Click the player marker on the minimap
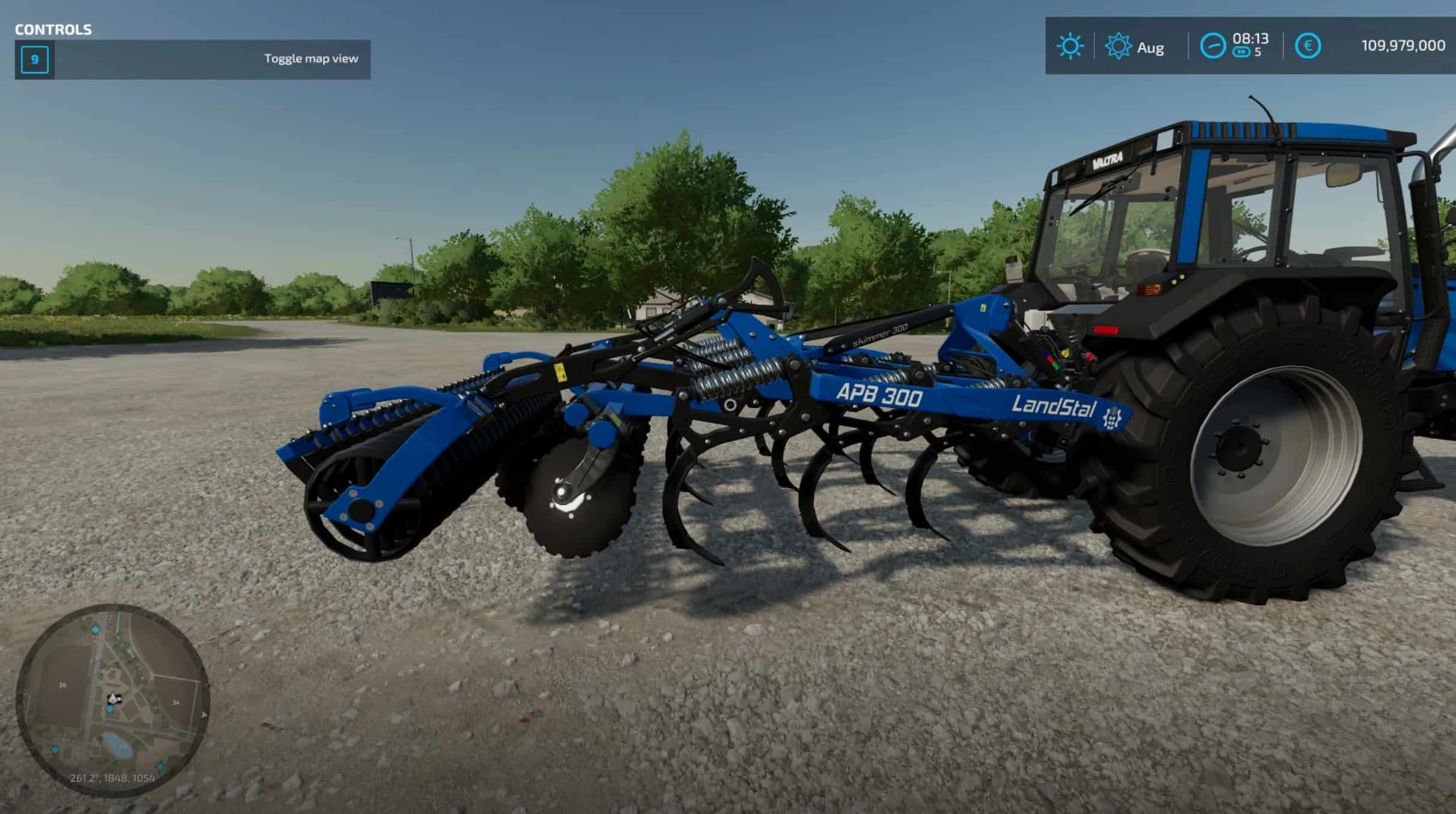This screenshot has width=1456, height=814. click(x=112, y=698)
